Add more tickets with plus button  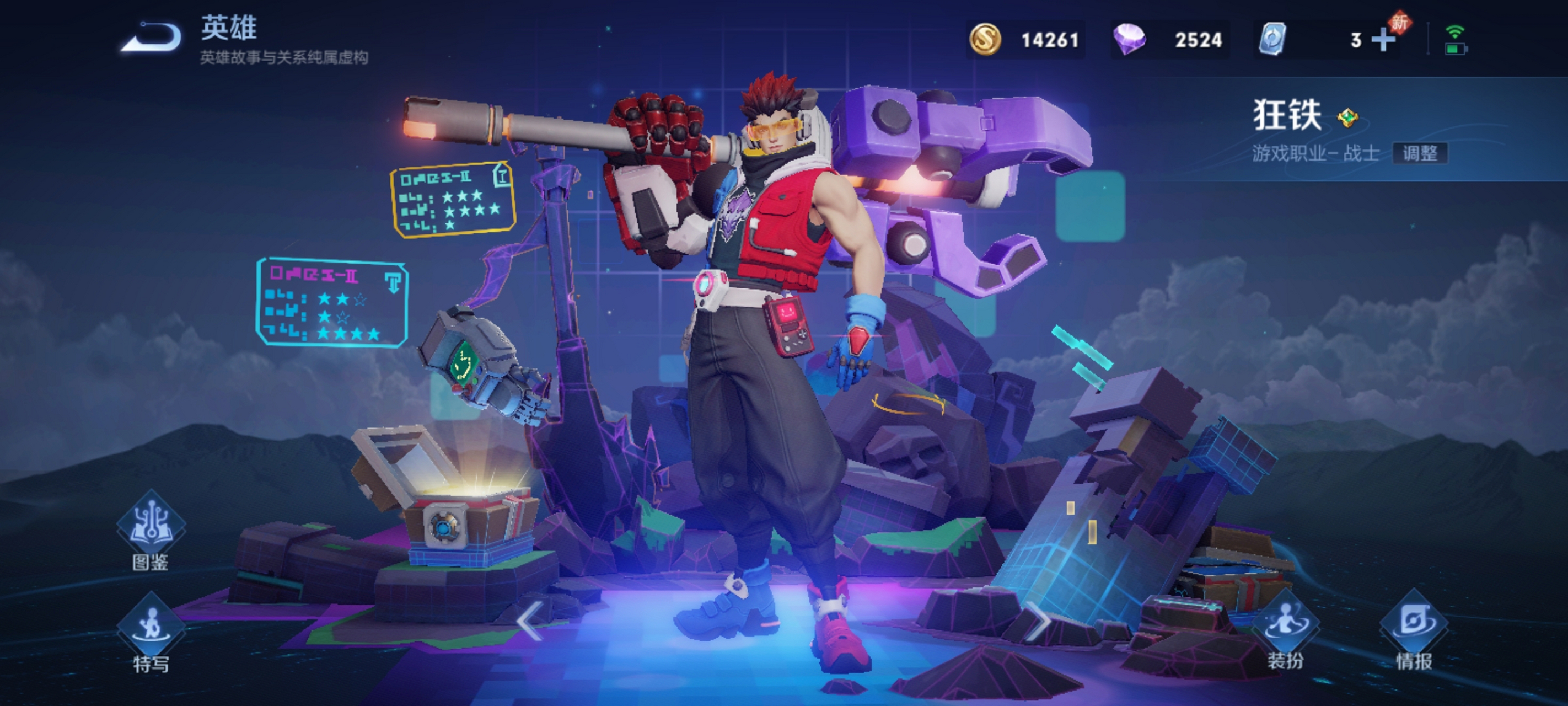1383,40
